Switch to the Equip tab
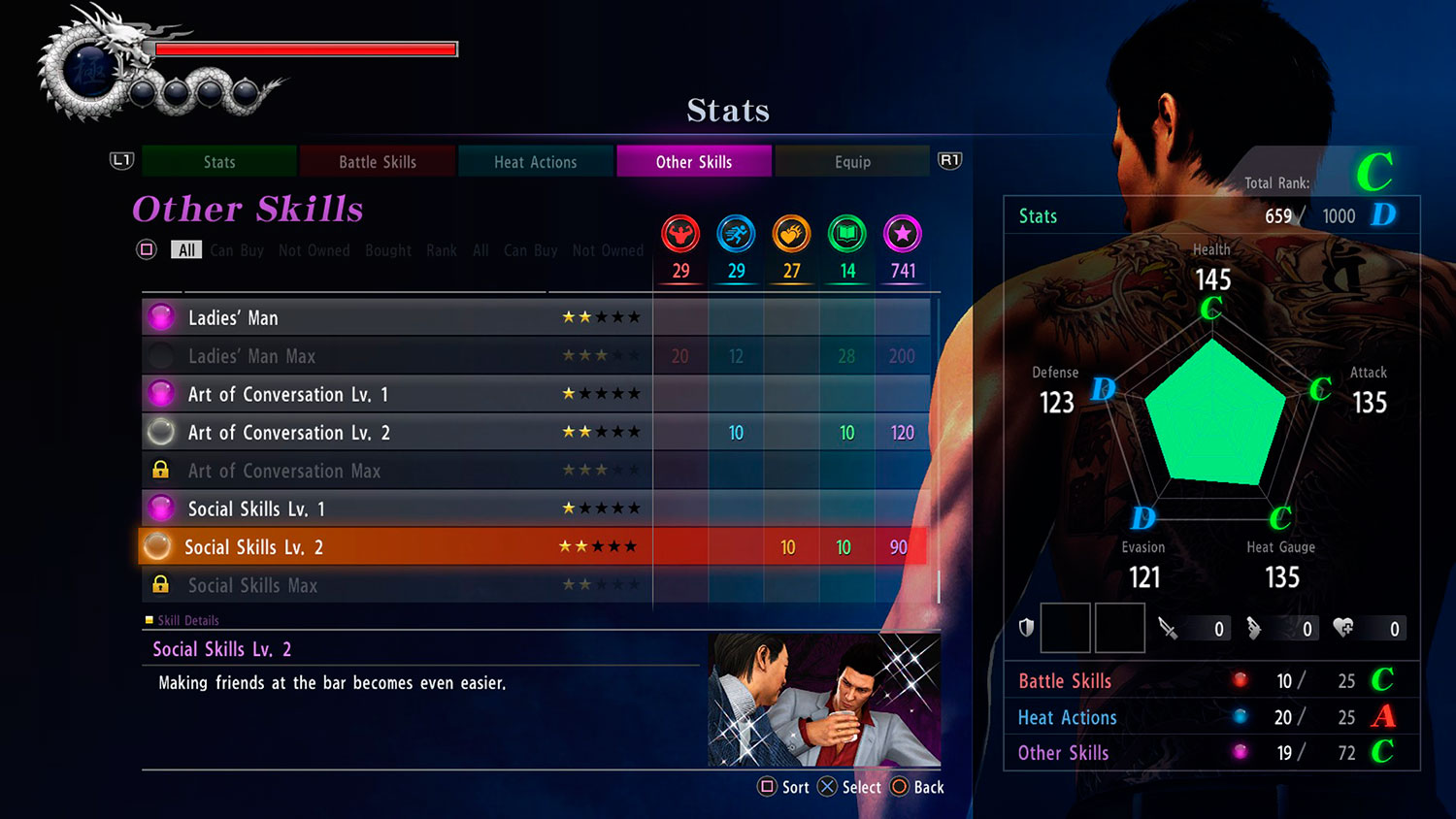 [852, 161]
